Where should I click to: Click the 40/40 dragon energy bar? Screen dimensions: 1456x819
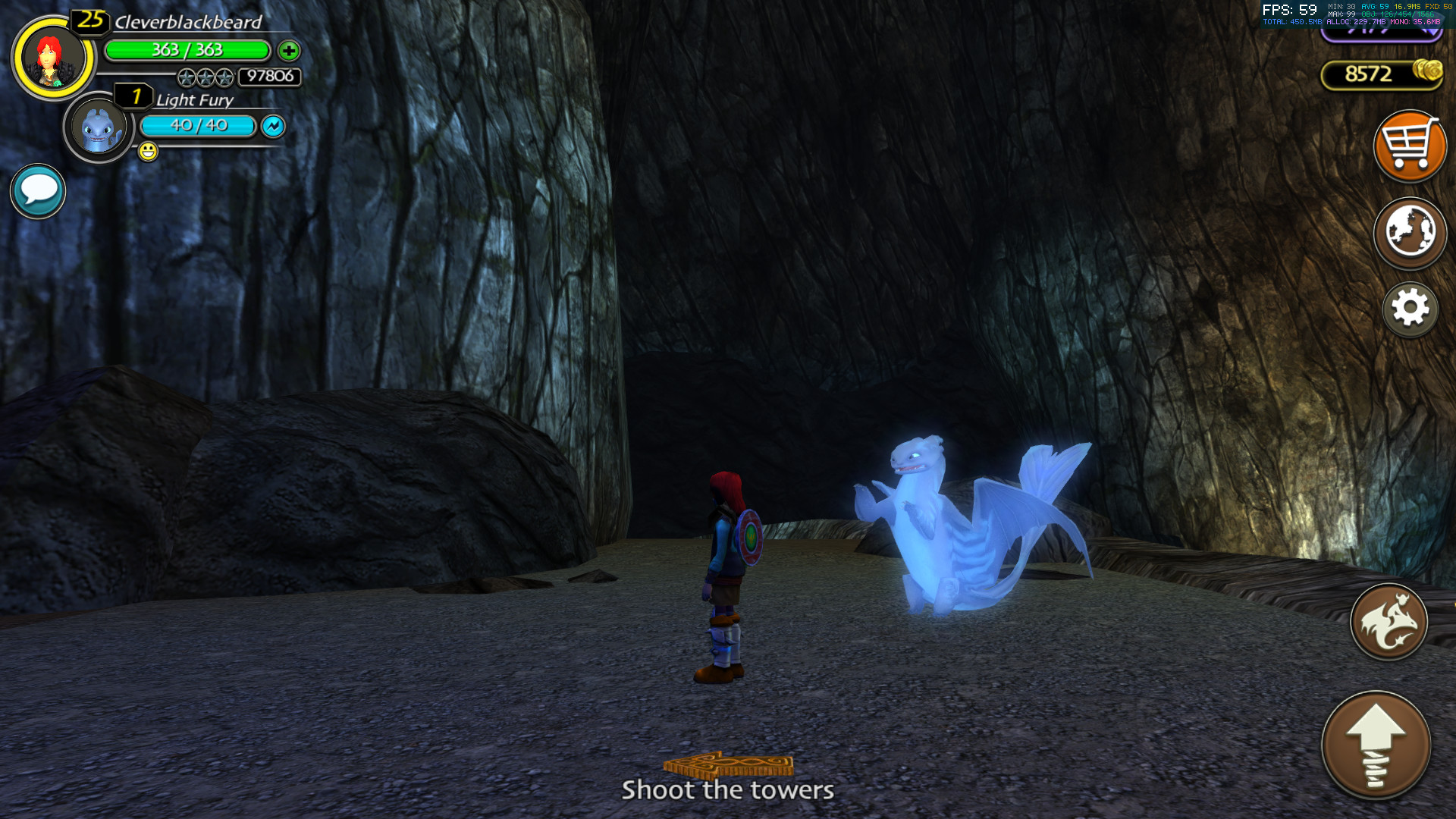(x=199, y=126)
